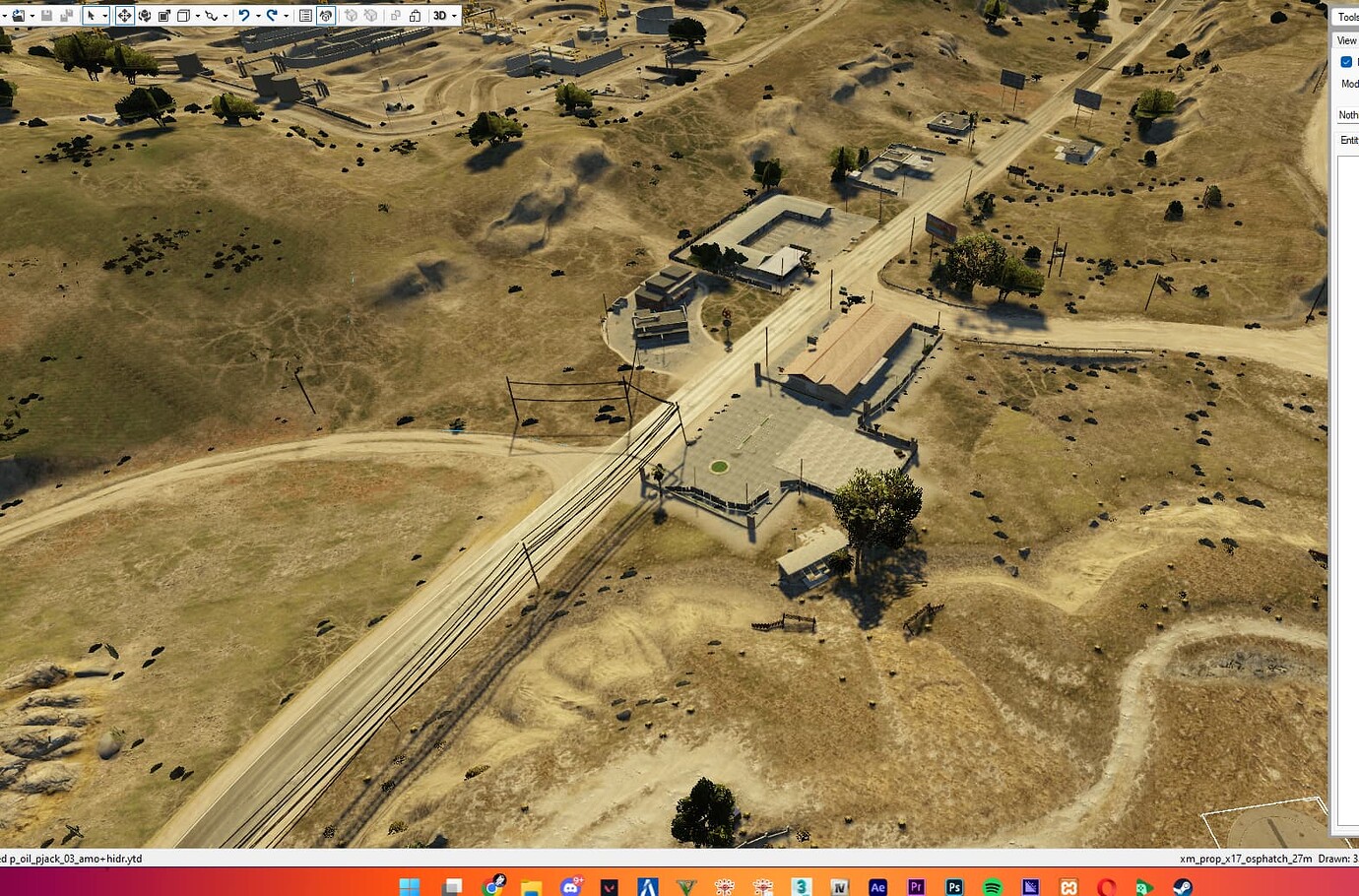Select the Move tool in the toolbar

125,15
